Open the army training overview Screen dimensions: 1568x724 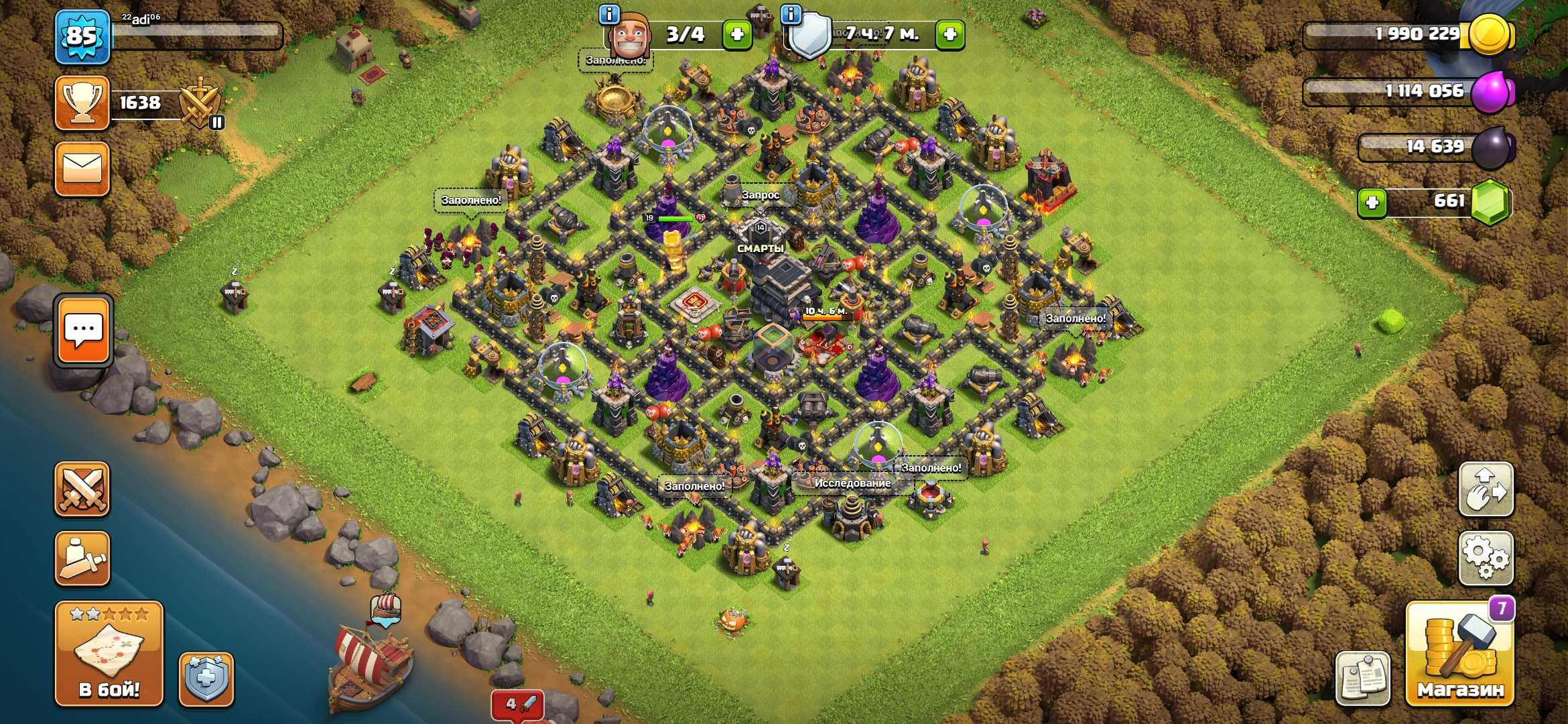pos(82,558)
